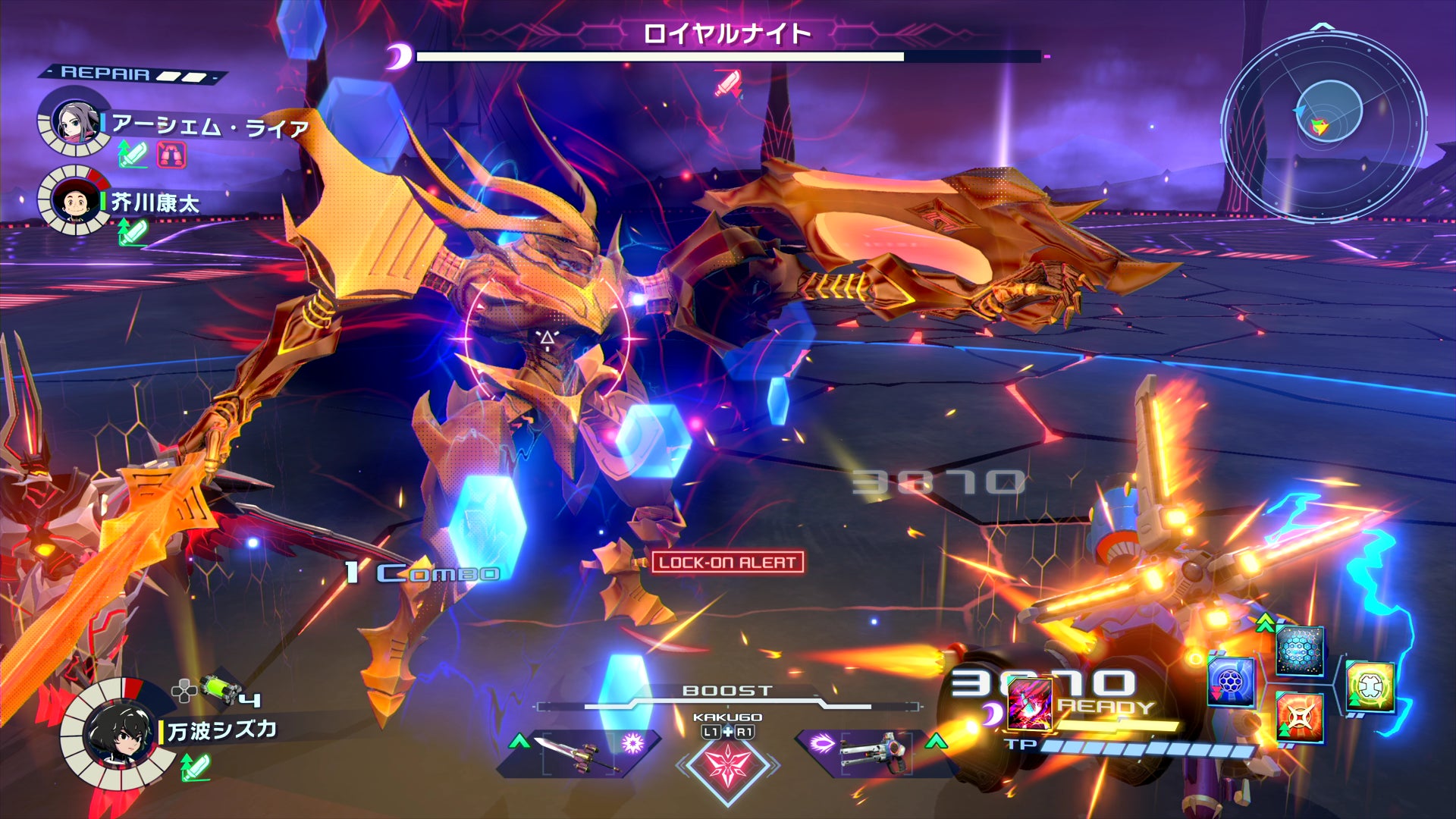This screenshot has height=819, width=1456.
Task: Activate the hexagon barrier skill
Action: pyautogui.click(x=1300, y=651)
